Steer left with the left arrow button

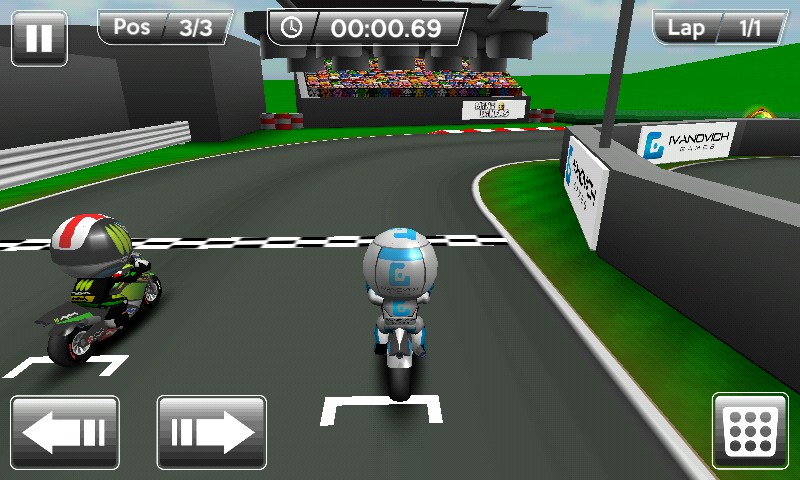(x=65, y=432)
